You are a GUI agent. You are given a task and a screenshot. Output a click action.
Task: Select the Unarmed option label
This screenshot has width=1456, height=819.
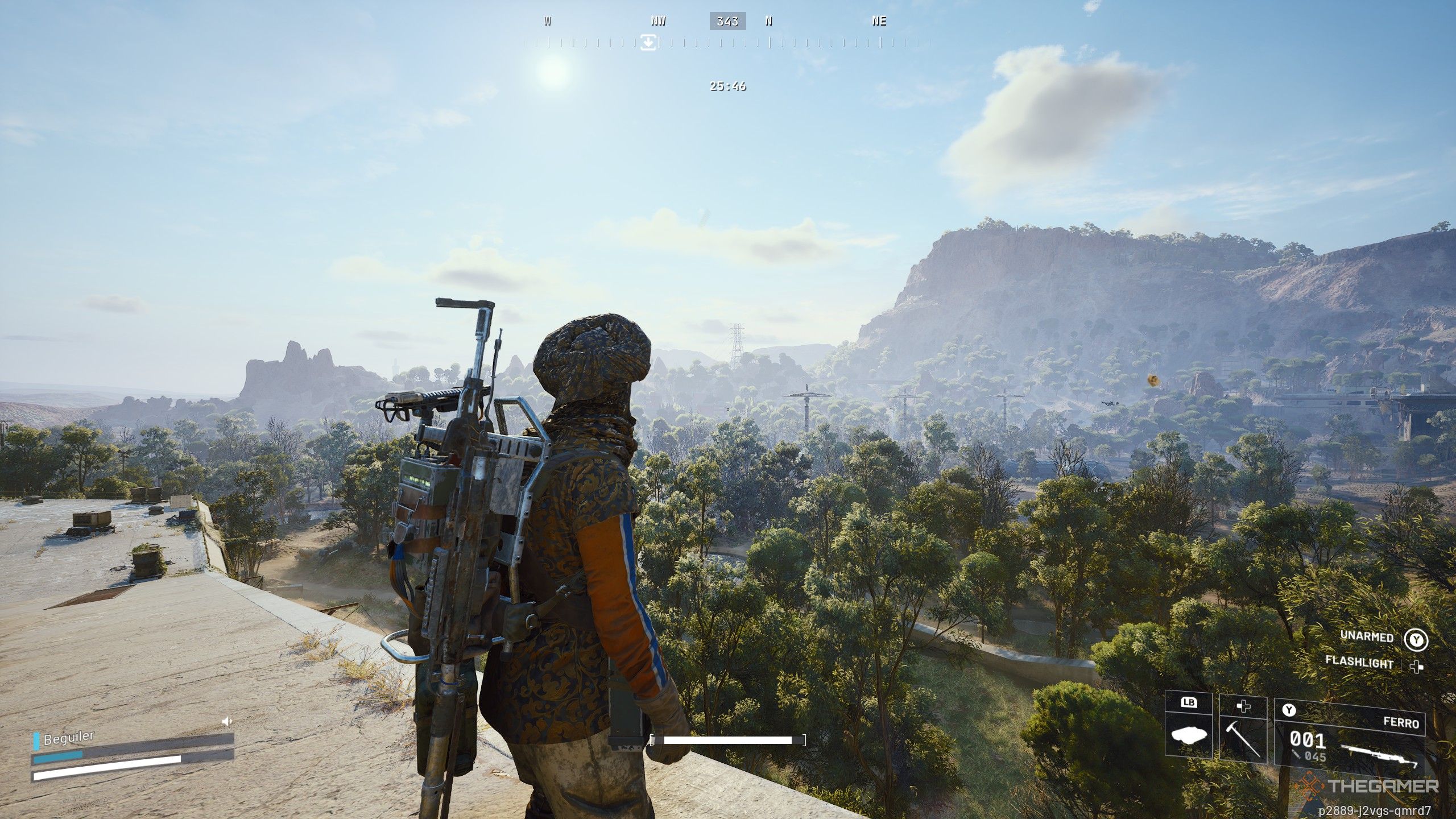click(1366, 636)
